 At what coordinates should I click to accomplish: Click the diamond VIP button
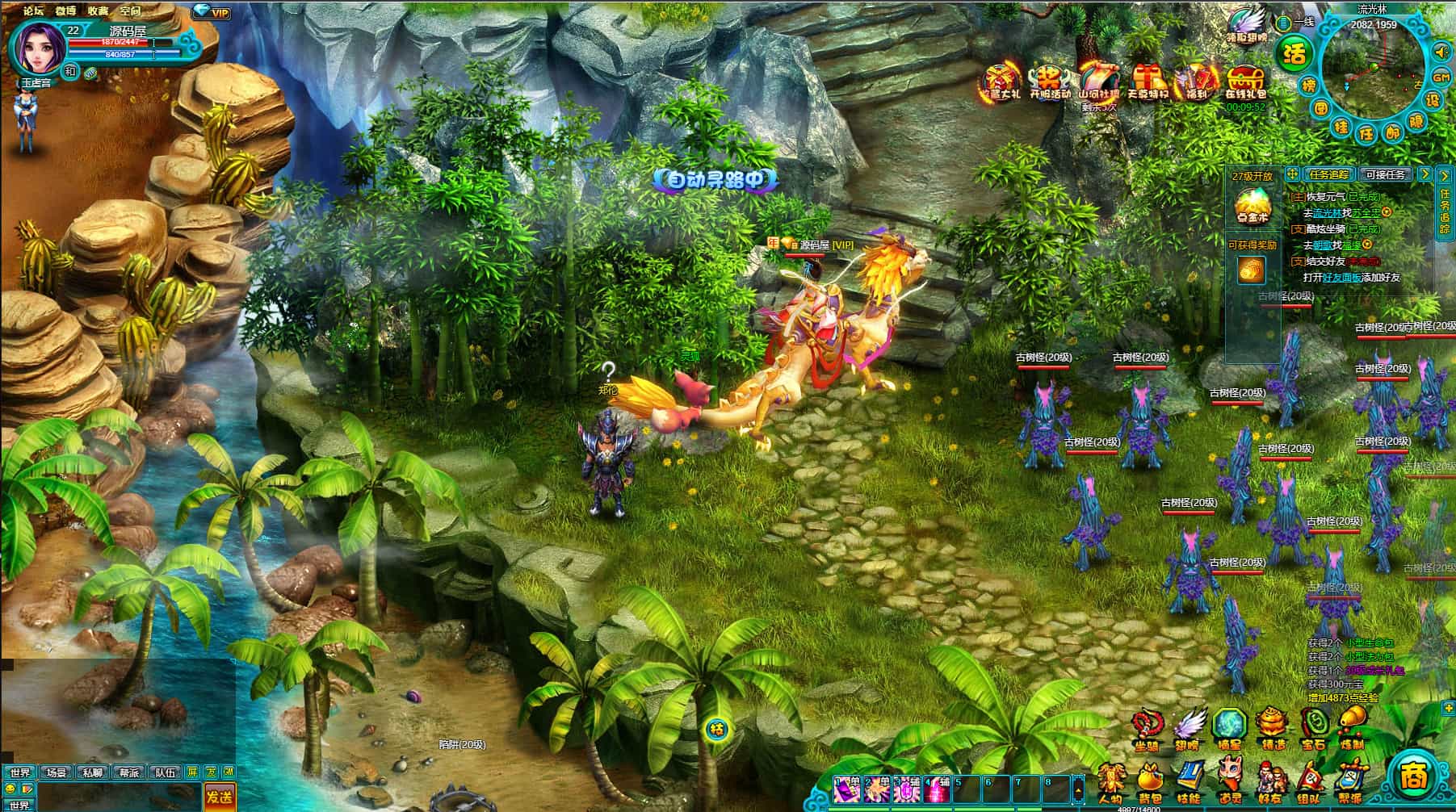click(212, 12)
